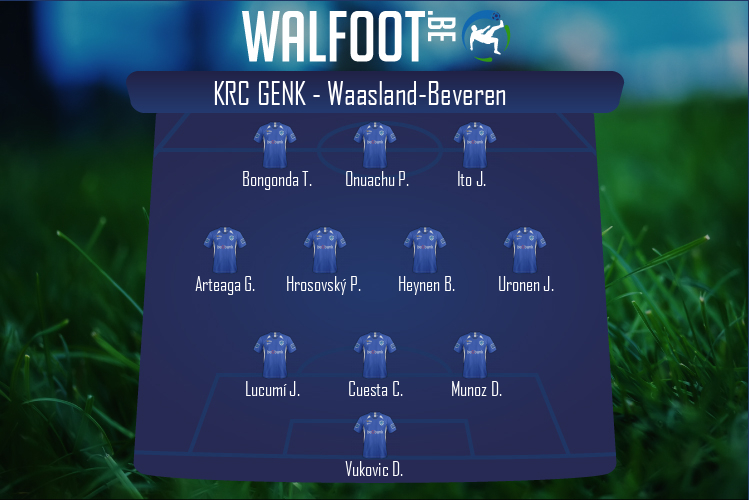Viewport: 750px width, 500px height.
Task: Select Ito J.'s jersey
Action: [x=475, y=145]
